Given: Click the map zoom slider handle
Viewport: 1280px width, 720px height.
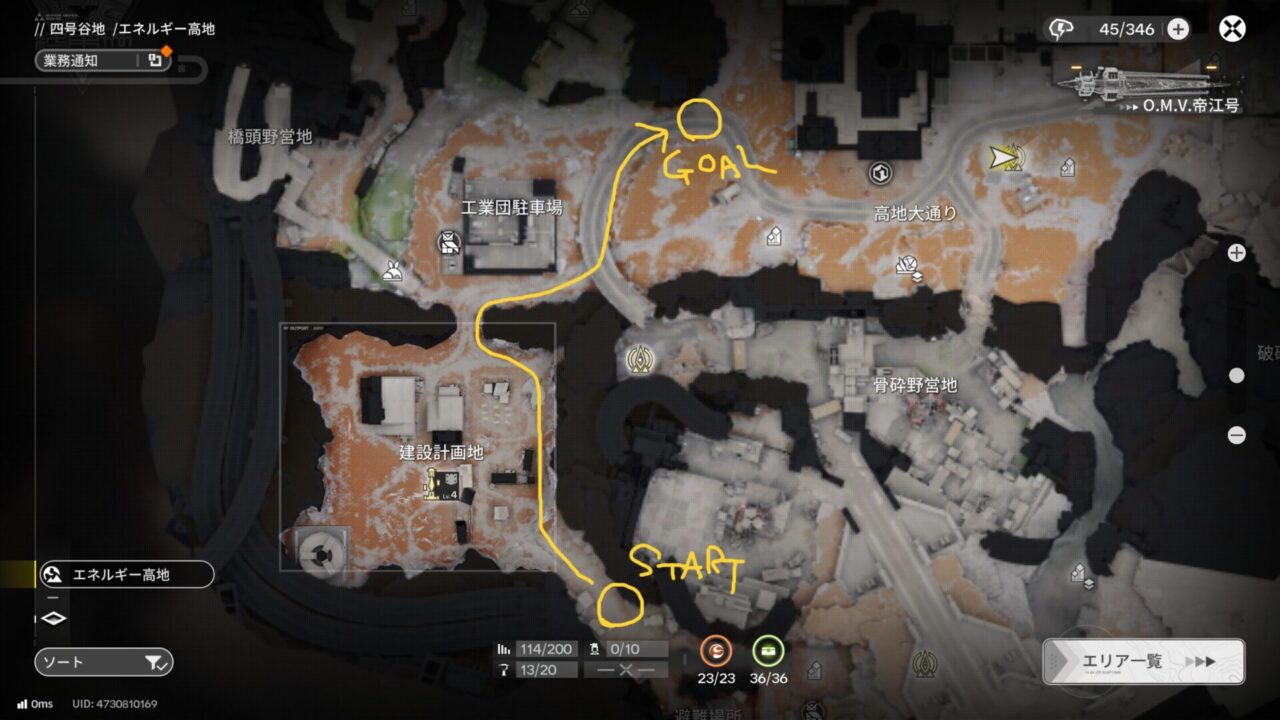Looking at the screenshot, I should coord(1236,376).
